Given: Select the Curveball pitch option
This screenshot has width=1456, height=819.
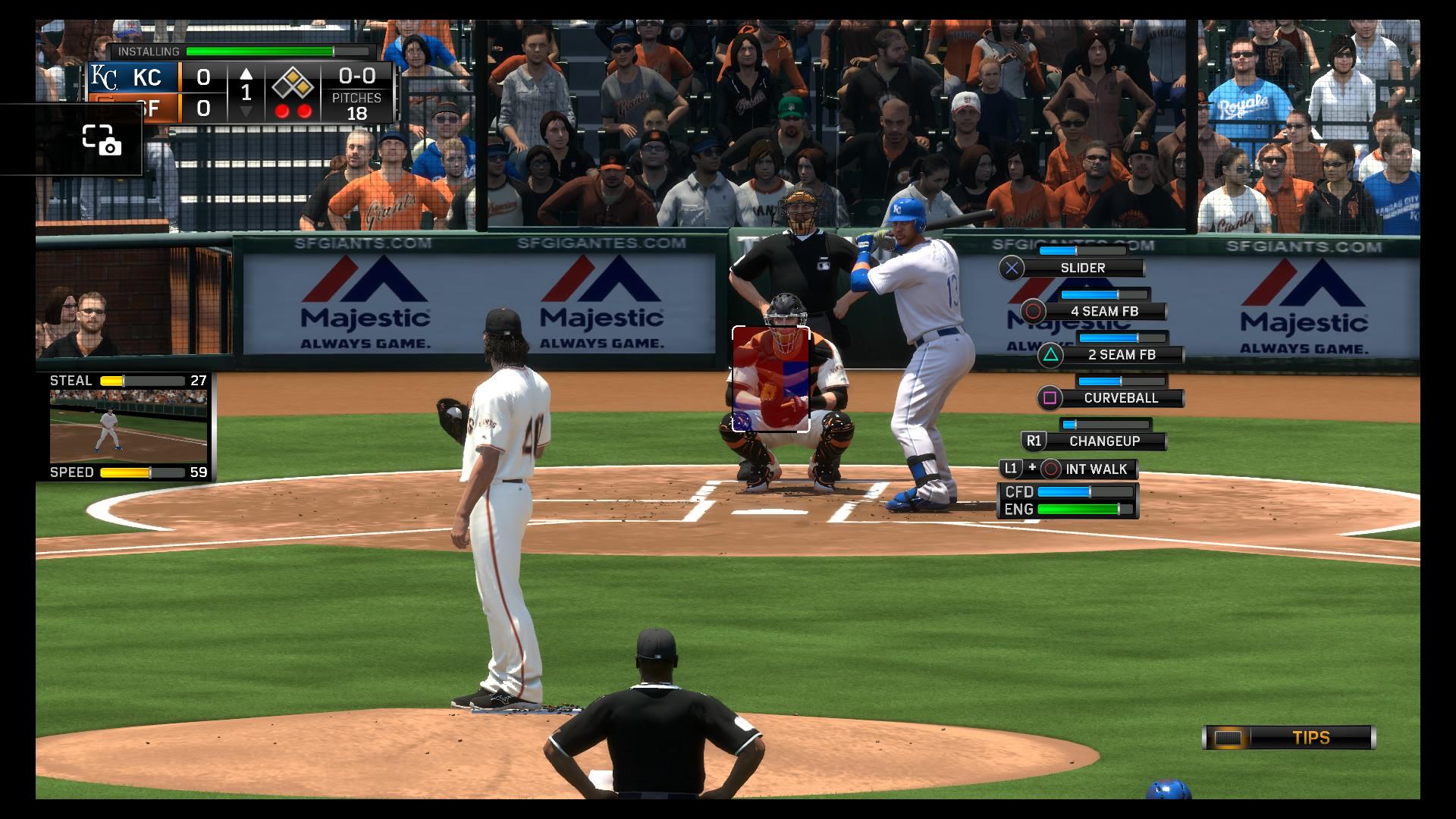Looking at the screenshot, I should pyautogui.click(x=1120, y=398).
